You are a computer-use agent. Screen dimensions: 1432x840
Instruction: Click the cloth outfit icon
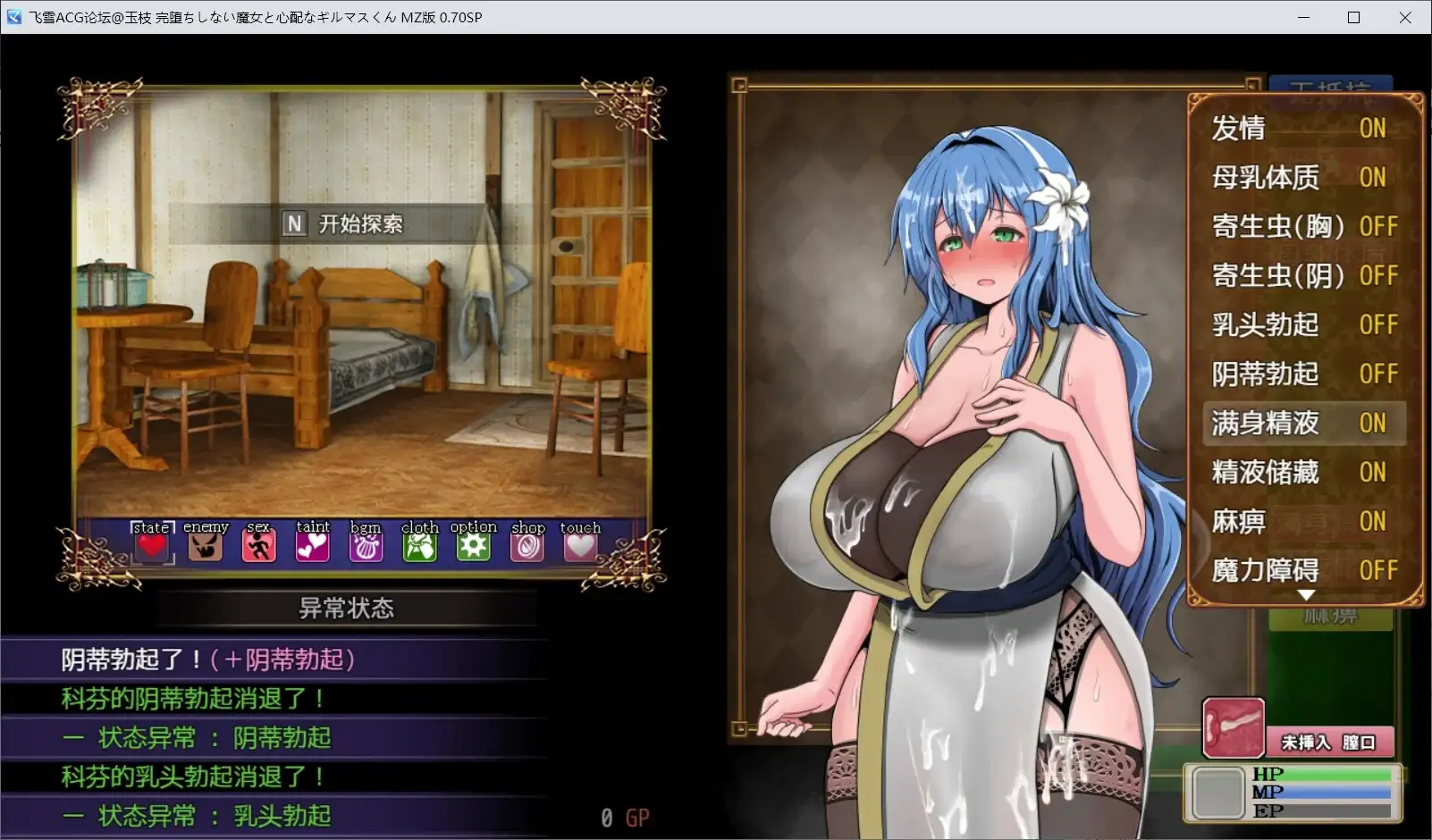pos(419,543)
